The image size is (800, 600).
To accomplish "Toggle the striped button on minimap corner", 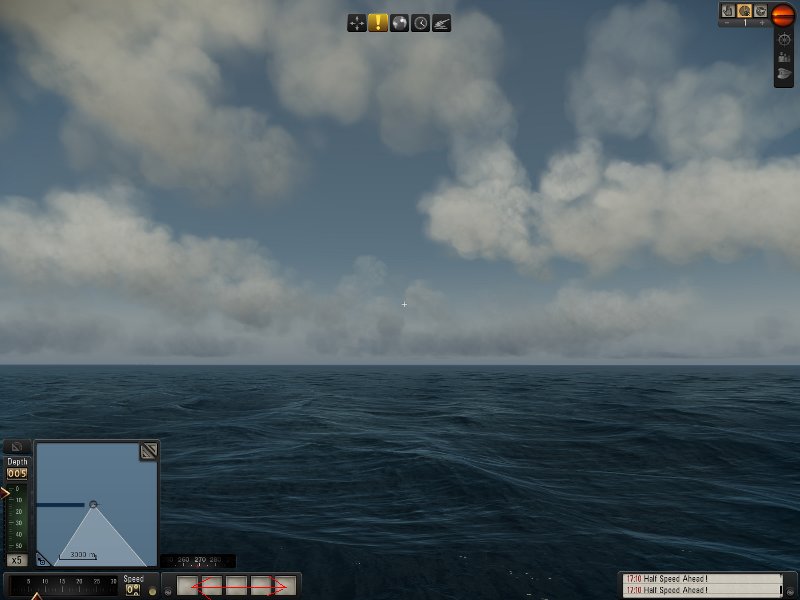I will (148, 451).
